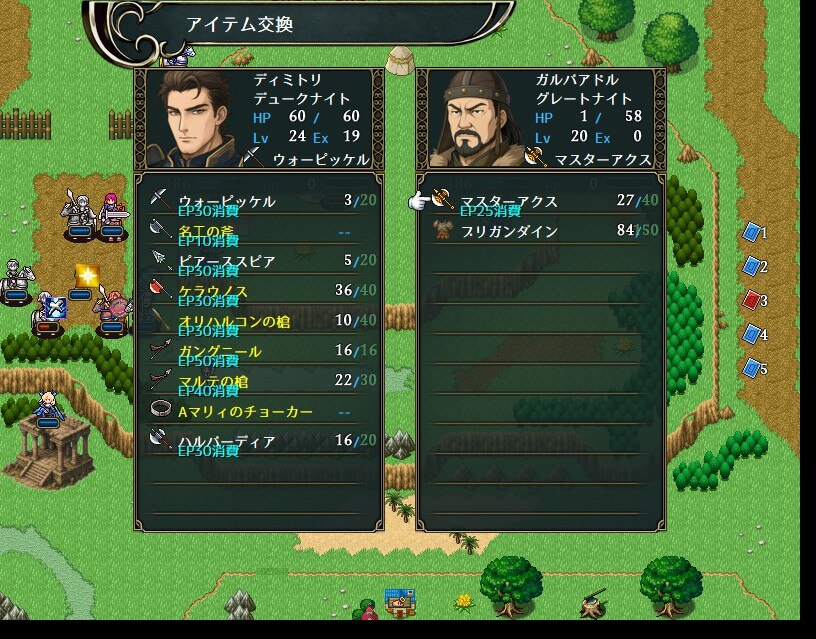Select the blue card numbered 5
This screenshot has height=639, width=816.
[x=753, y=368]
